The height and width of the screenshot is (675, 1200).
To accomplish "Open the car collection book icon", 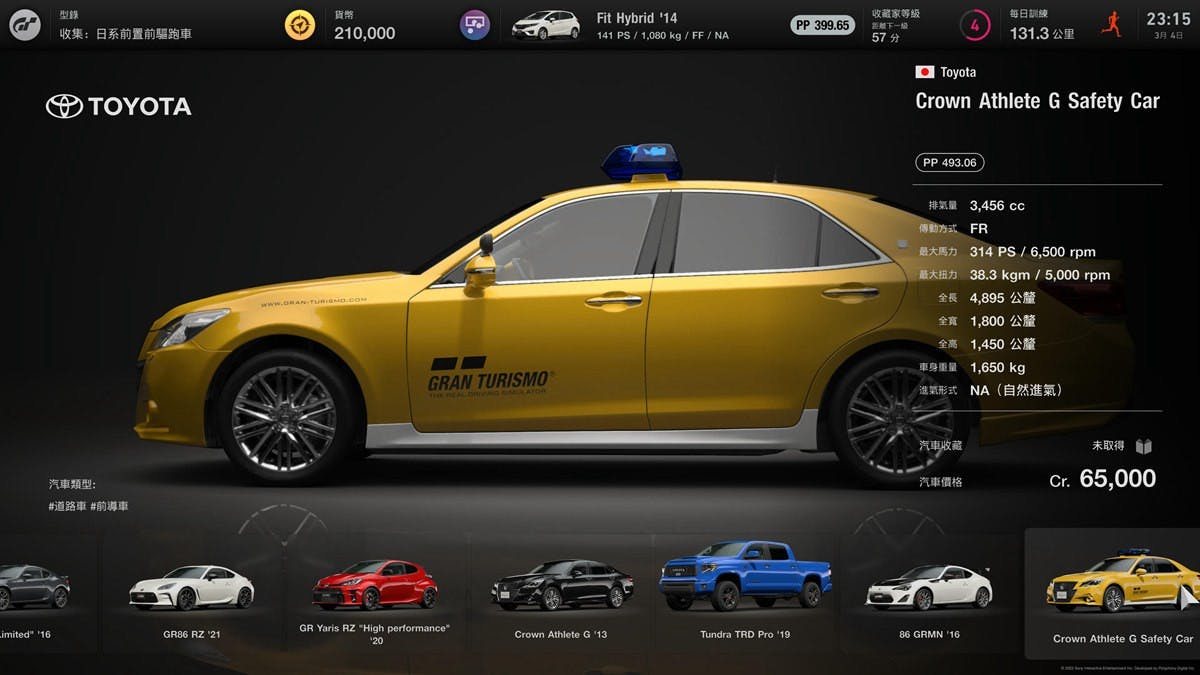I will click(1144, 446).
